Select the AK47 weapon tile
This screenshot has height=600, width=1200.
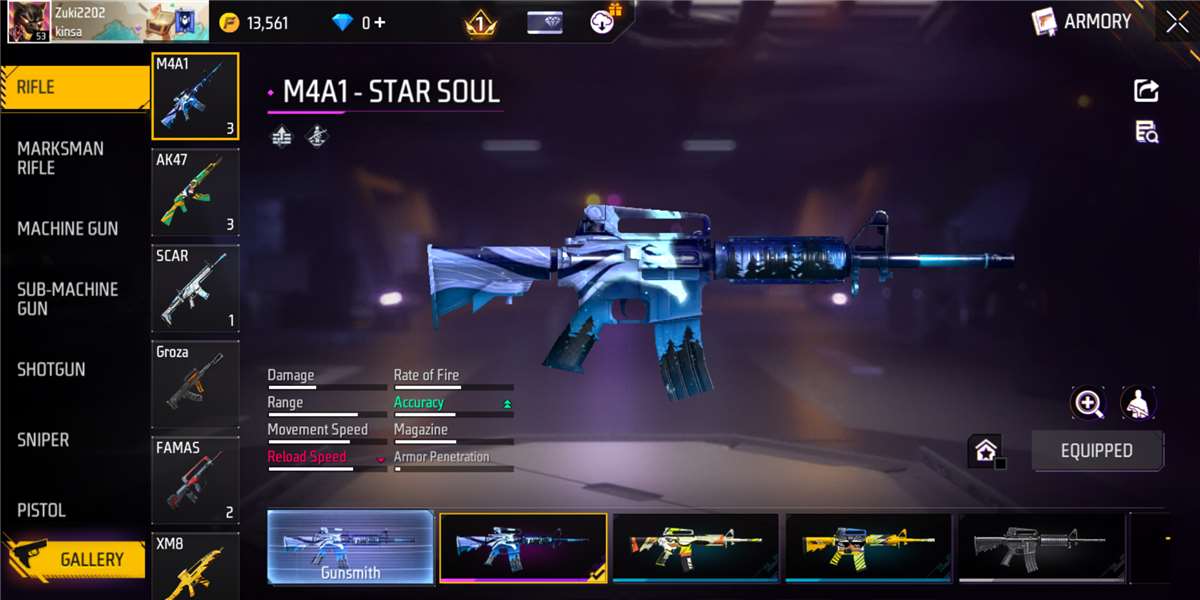[195, 193]
